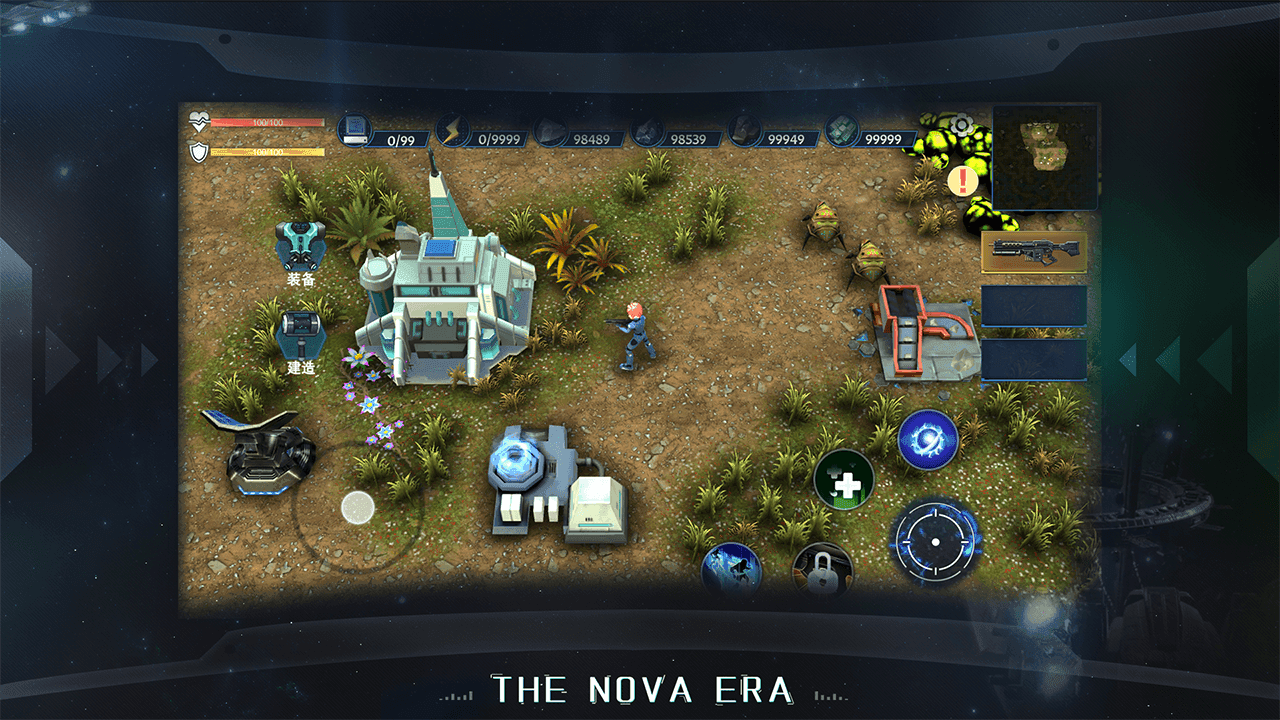Click the red exclamation alert icon

pyautogui.click(x=964, y=181)
